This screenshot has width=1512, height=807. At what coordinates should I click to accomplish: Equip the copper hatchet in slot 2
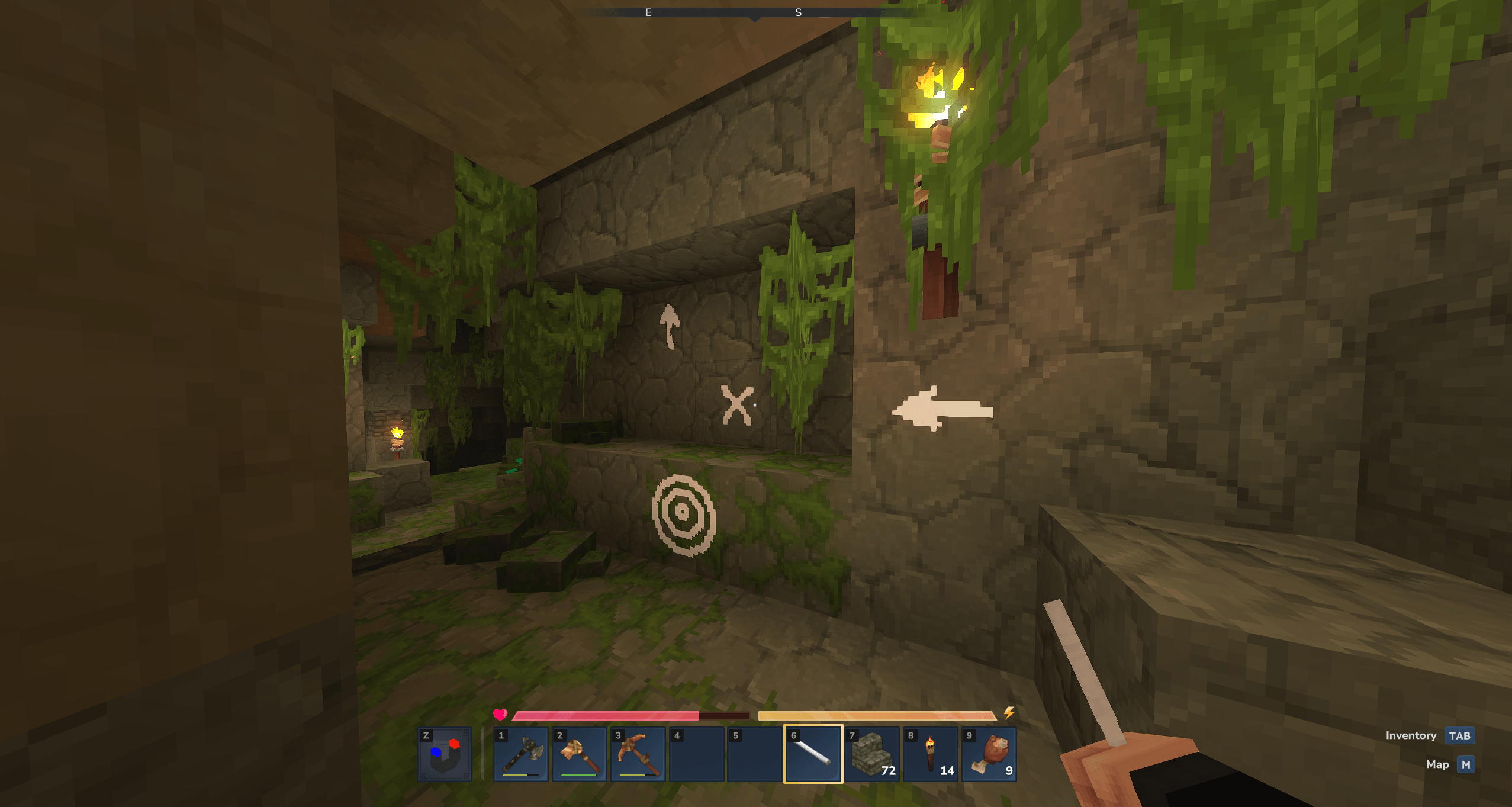pyautogui.click(x=579, y=754)
